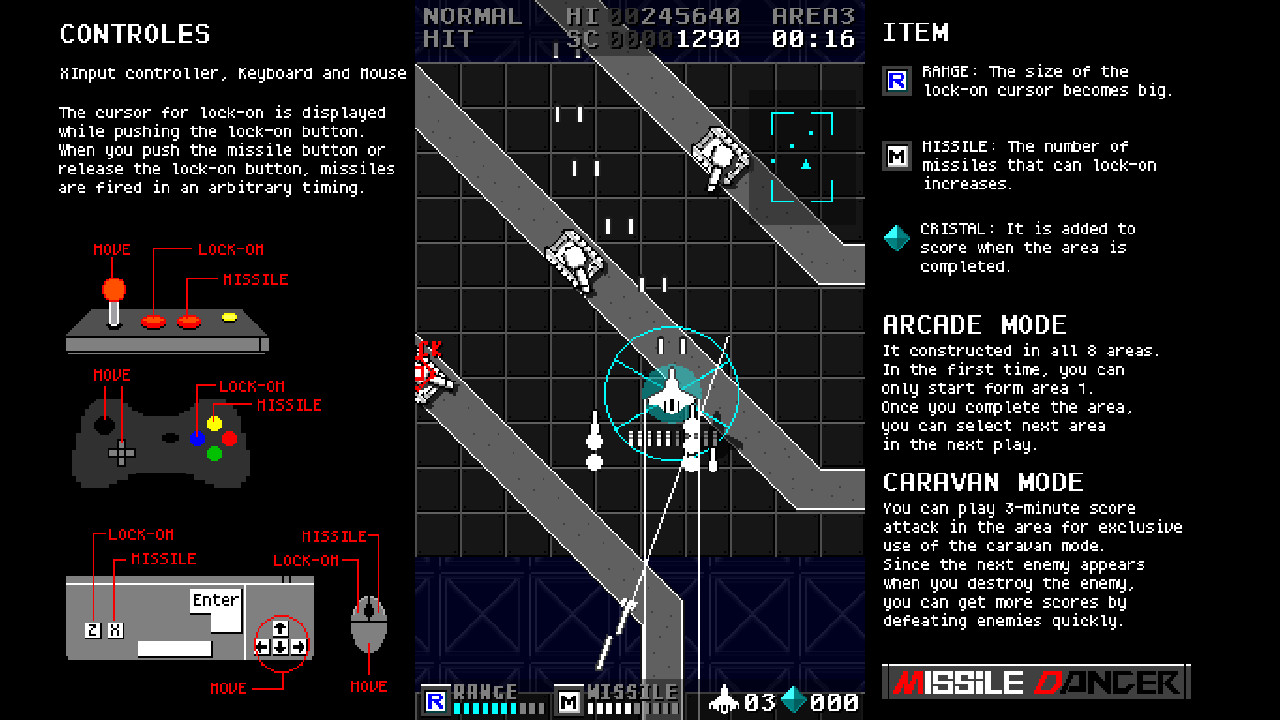Select the CONTROLES heading

136,33
